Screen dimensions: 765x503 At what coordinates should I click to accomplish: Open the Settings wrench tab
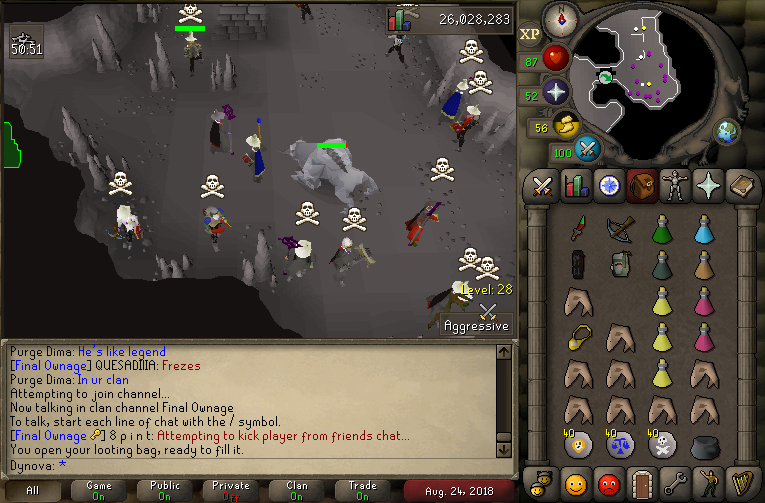click(675, 484)
